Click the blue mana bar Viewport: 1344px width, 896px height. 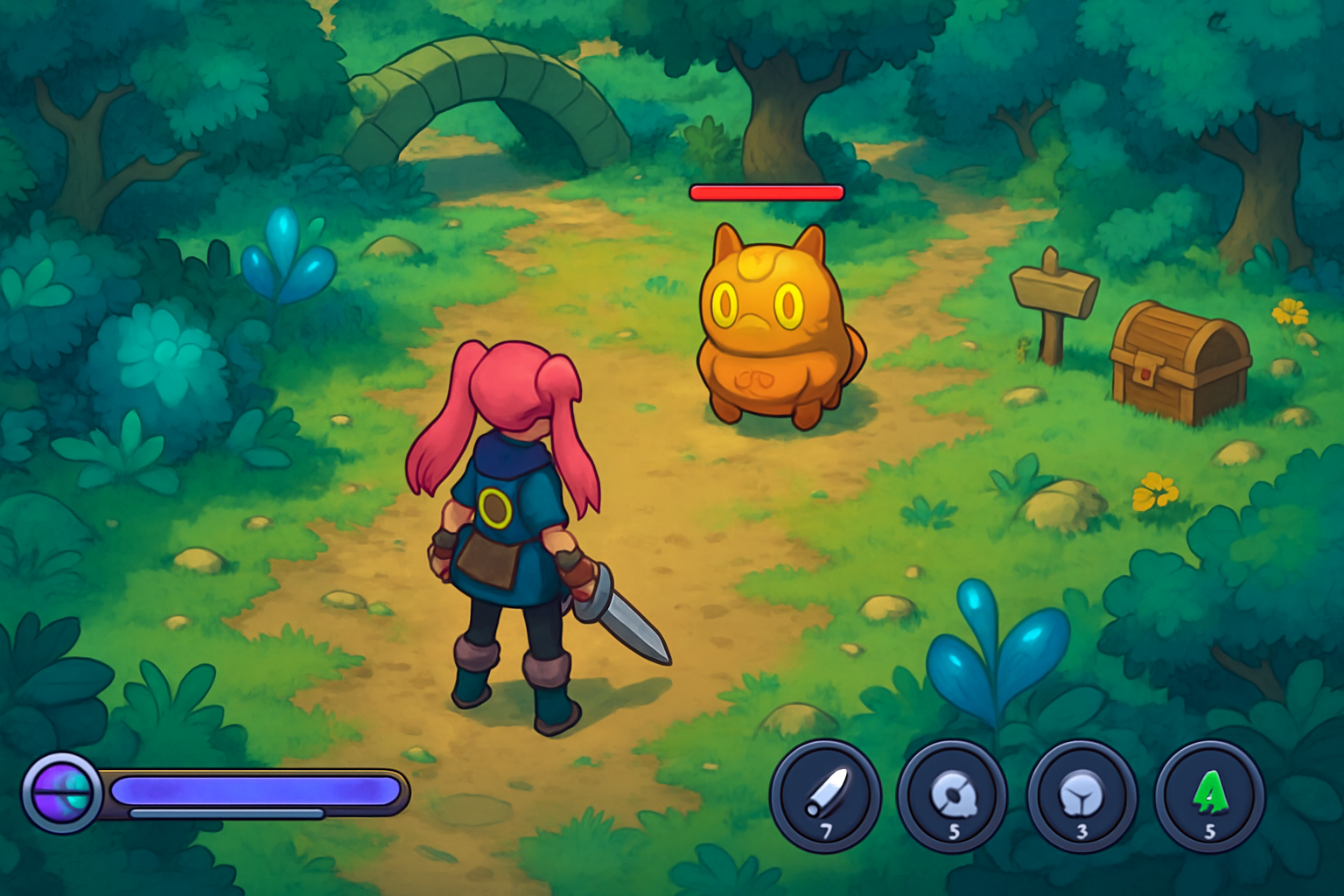pos(254,787)
